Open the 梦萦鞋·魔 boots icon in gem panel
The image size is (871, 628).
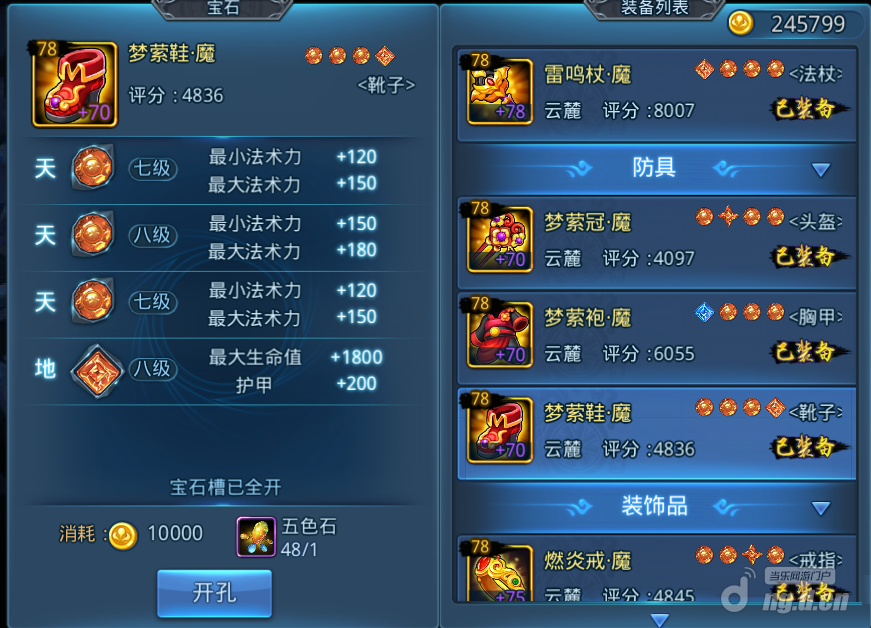[x=75, y=84]
